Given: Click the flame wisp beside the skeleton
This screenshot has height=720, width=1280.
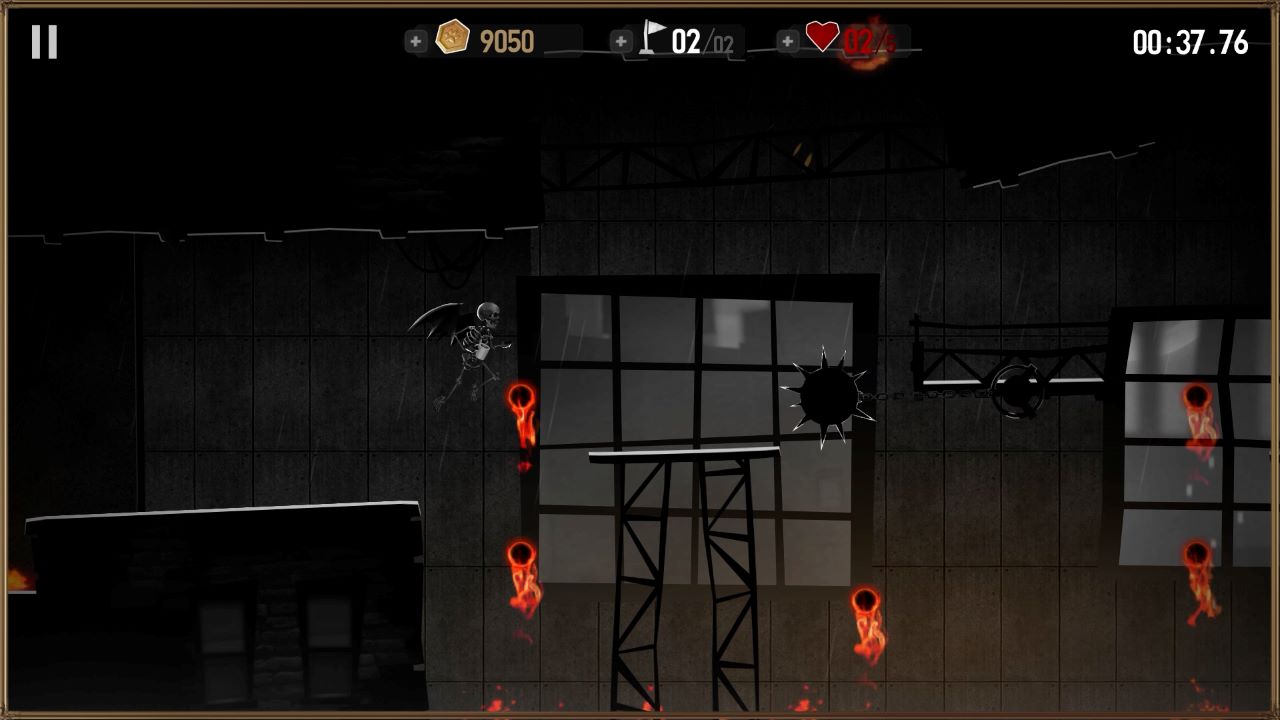Looking at the screenshot, I should [x=521, y=410].
